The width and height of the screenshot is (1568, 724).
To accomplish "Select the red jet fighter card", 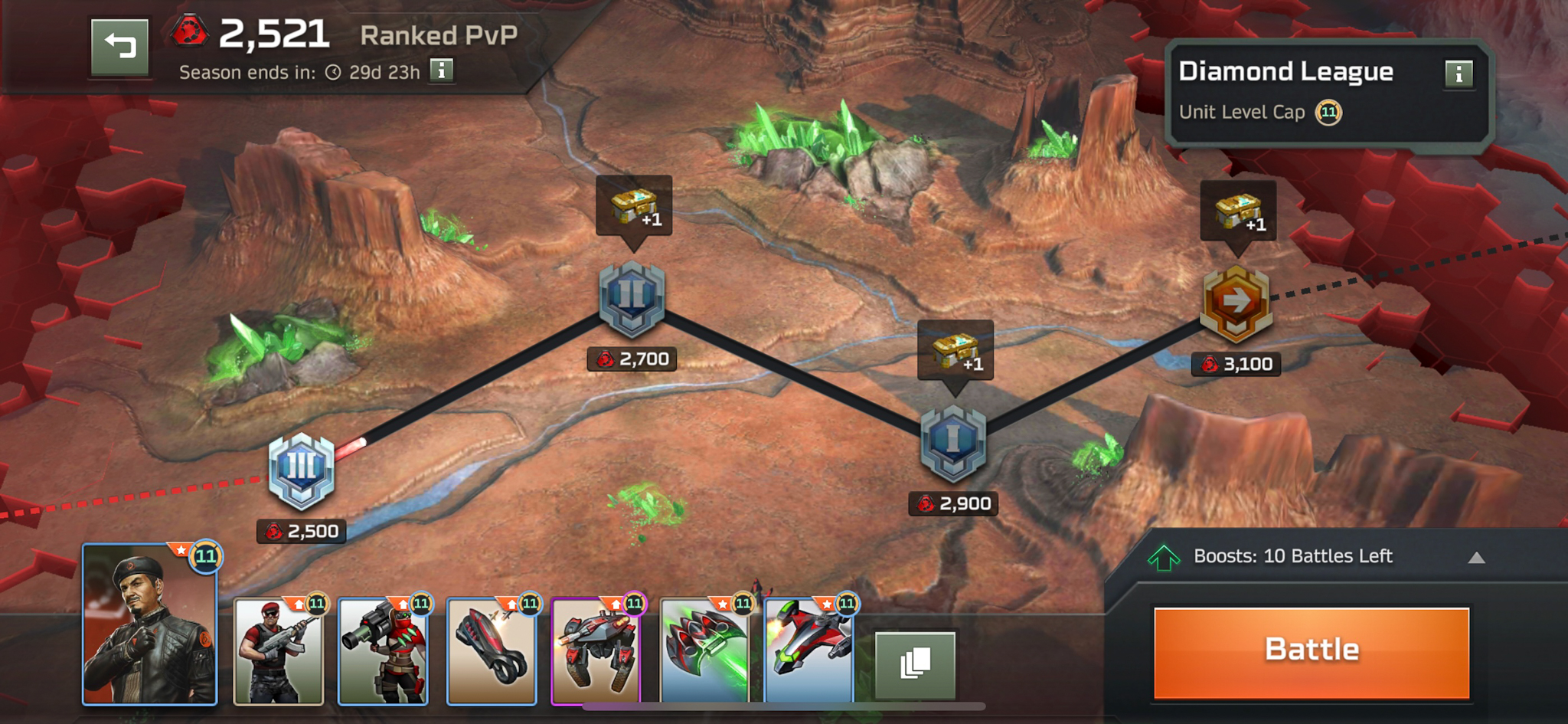I will 808,651.
